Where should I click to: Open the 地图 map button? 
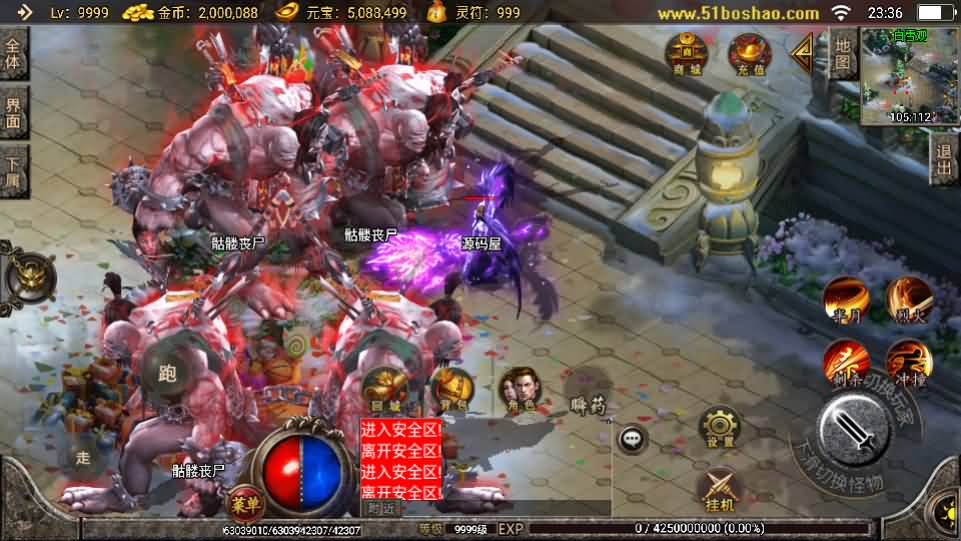click(x=843, y=55)
